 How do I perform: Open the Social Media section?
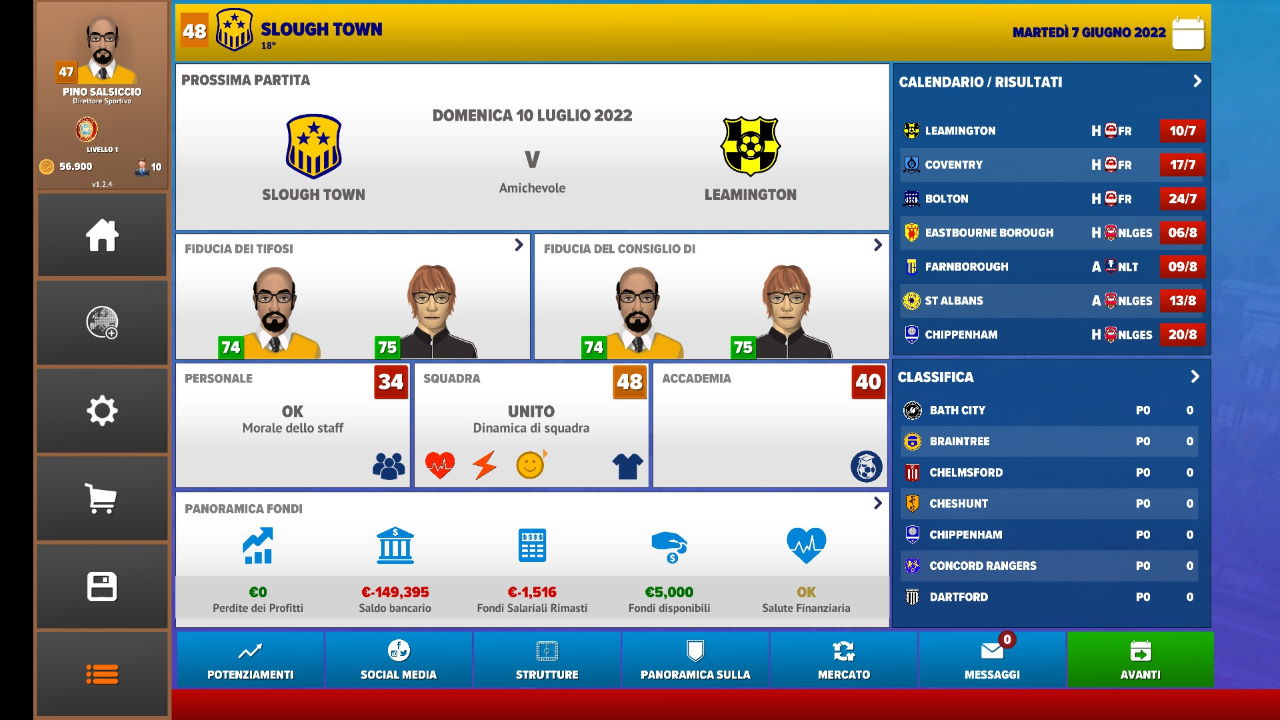(398, 659)
